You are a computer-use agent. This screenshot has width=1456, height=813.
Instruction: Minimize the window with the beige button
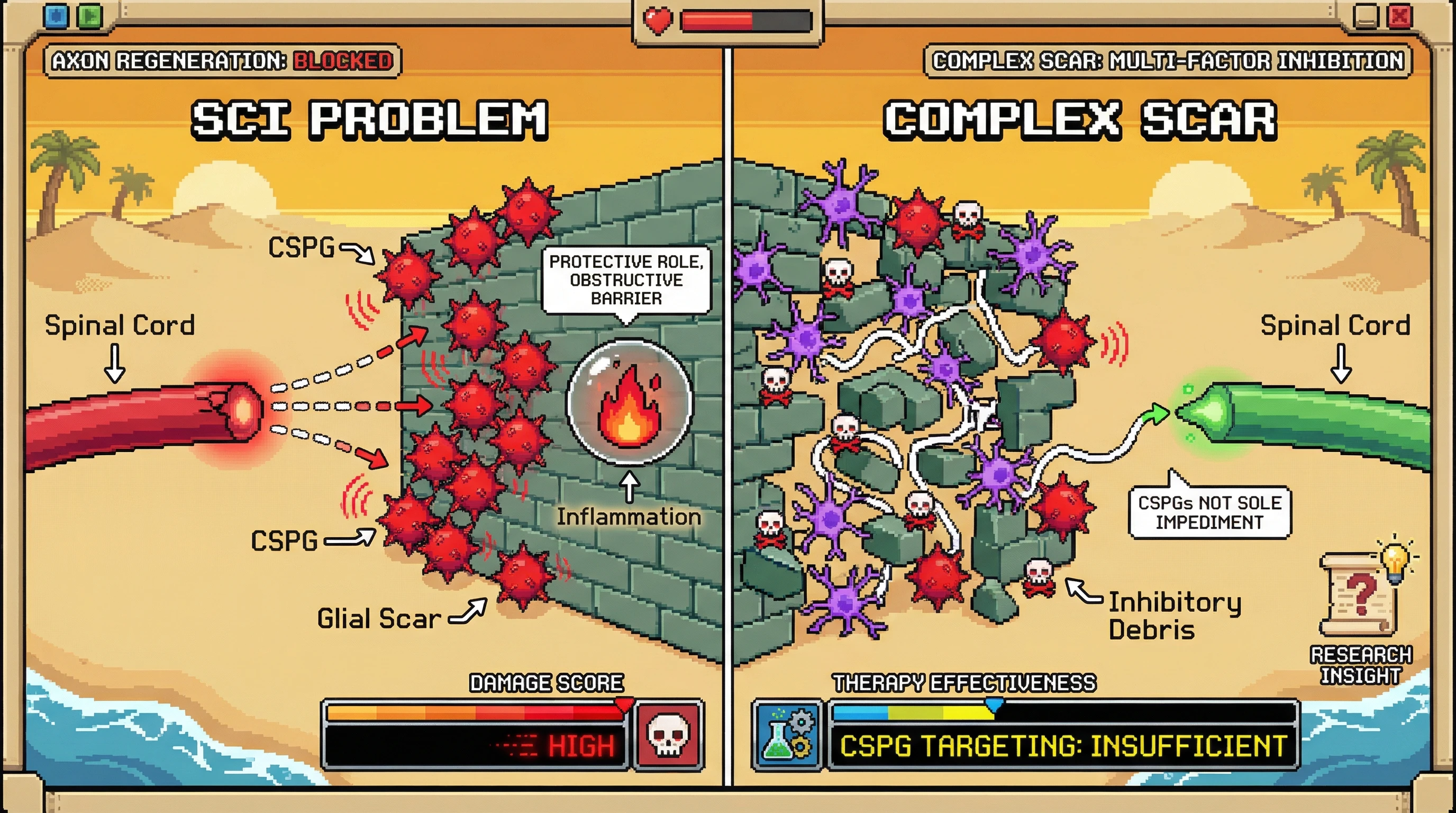[x=1365, y=16]
